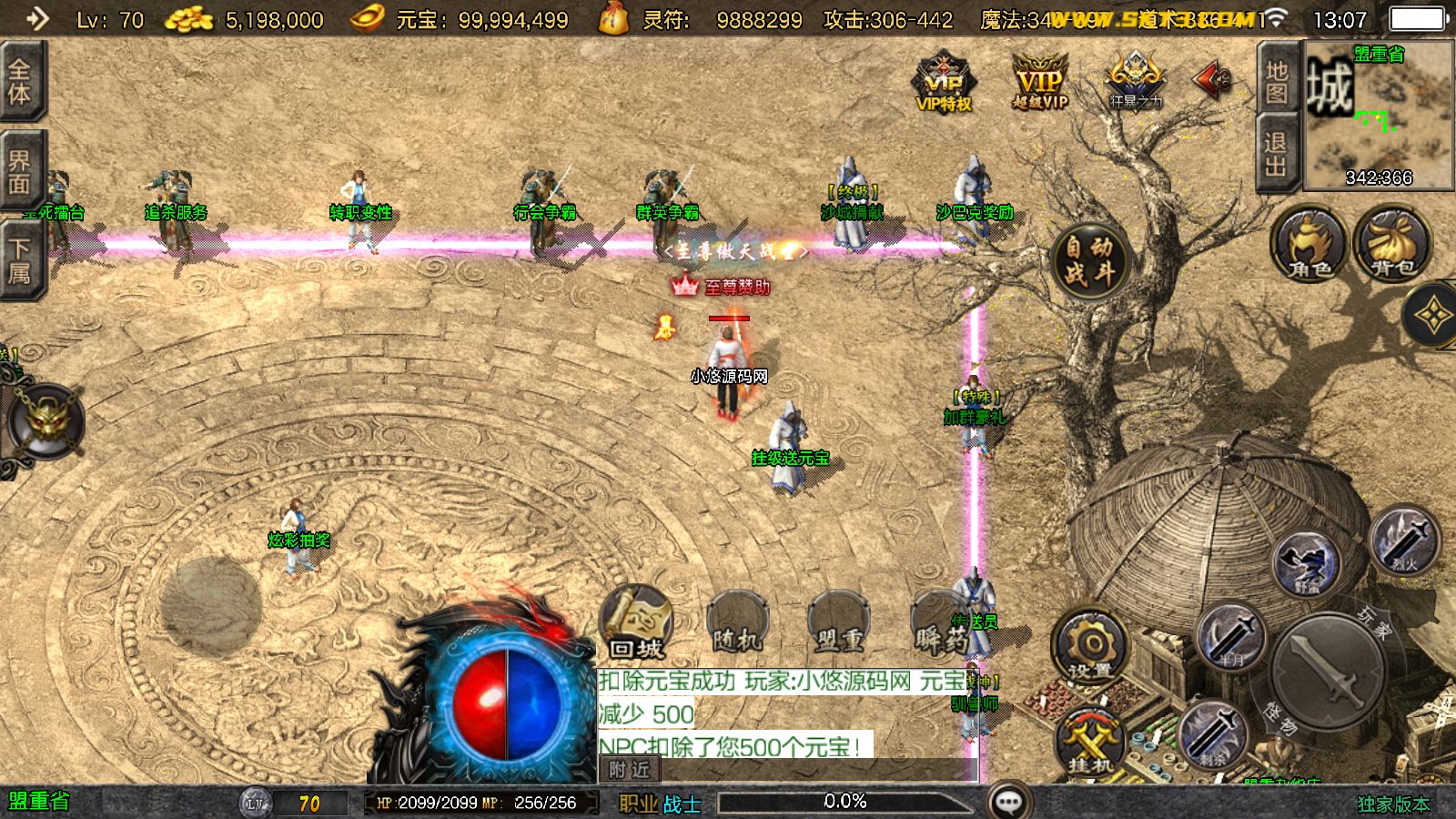Toggle 自动战斗 auto battle
This screenshot has width=1456, height=819.
(1089, 259)
